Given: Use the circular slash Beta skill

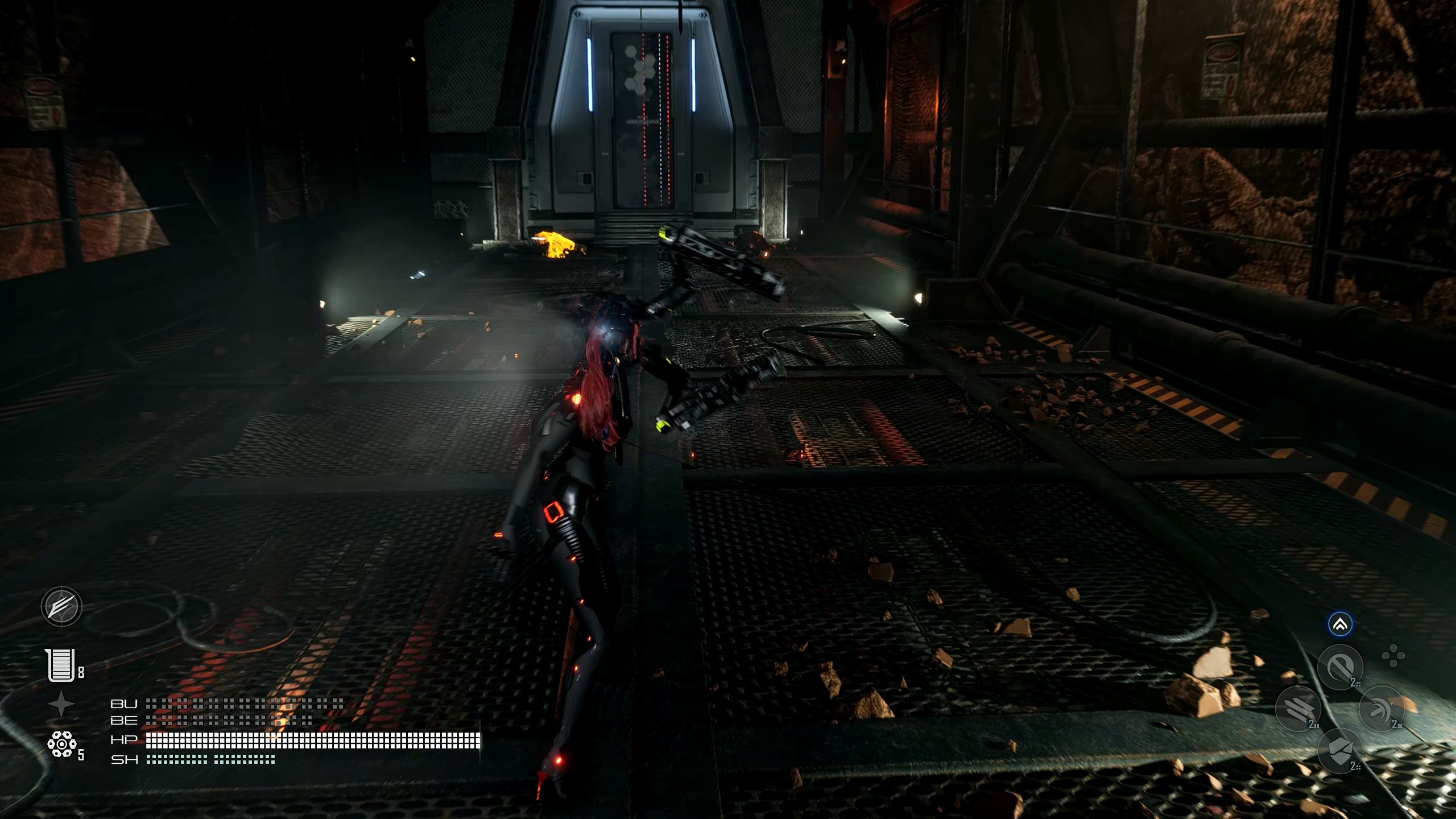Looking at the screenshot, I should point(1340,667).
